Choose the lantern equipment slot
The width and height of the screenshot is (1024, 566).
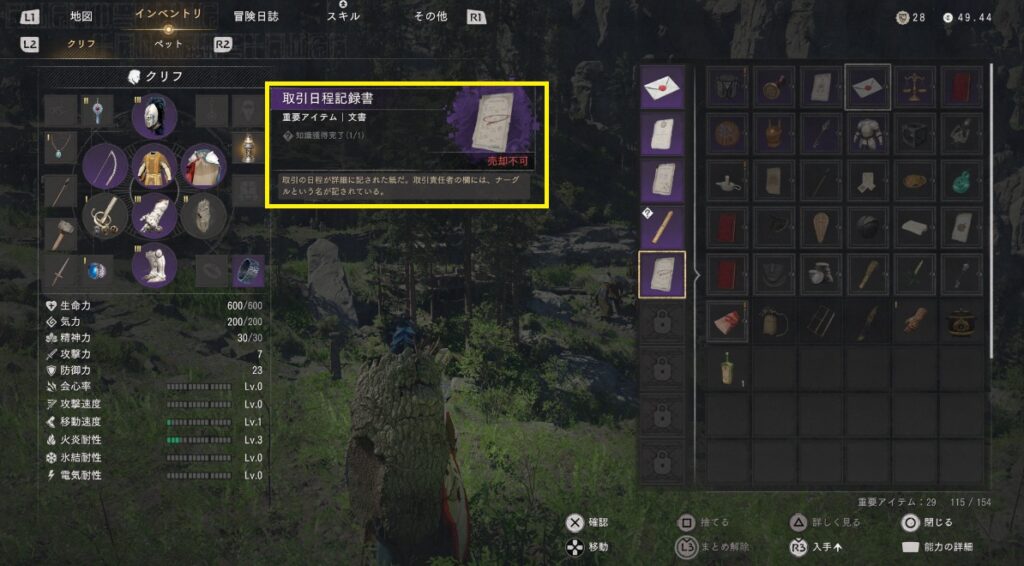[248, 149]
